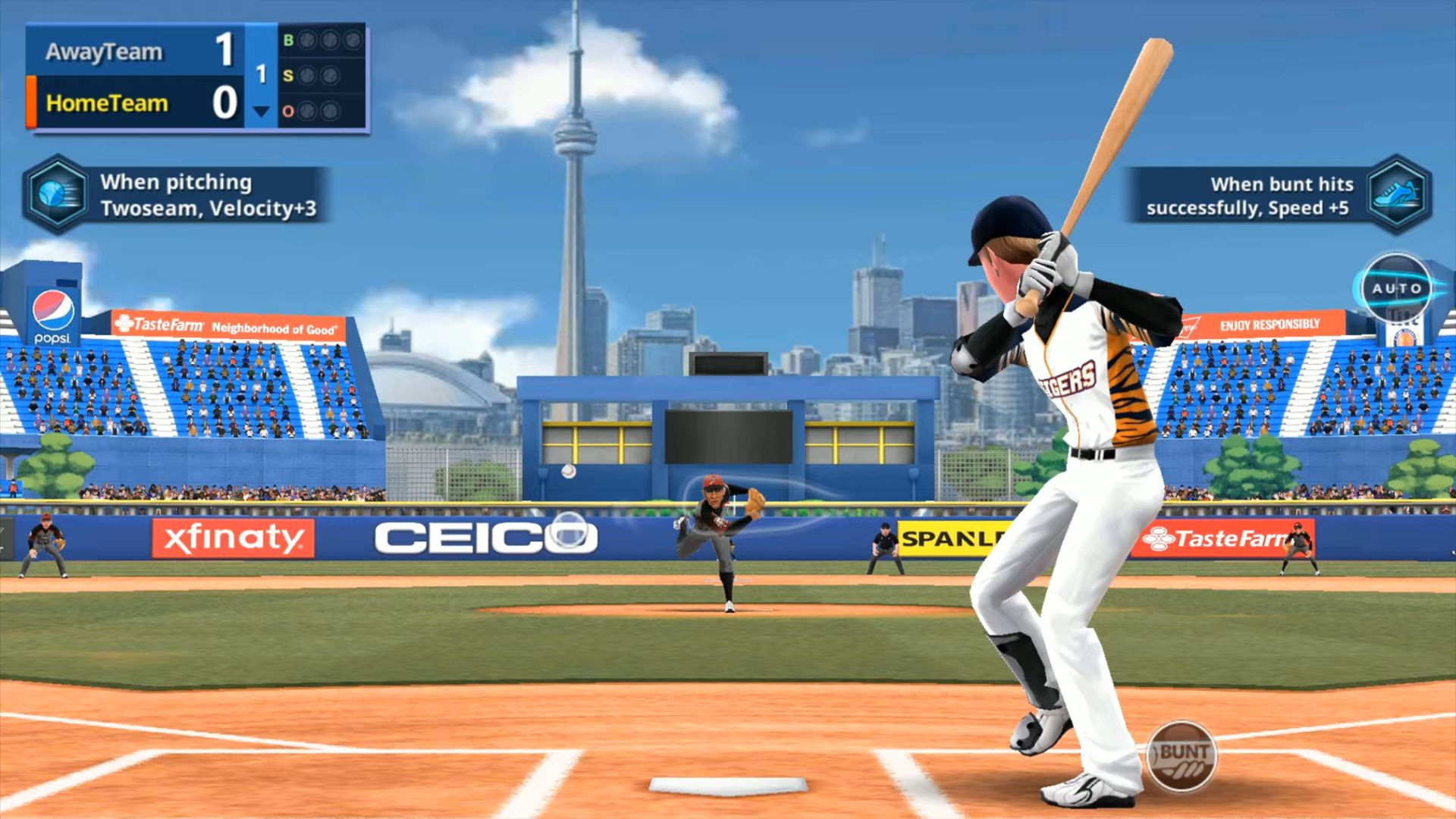Screen dimensions: 1456x819
Task: Click the second Strike (S) indicator light
Action: click(331, 75)
